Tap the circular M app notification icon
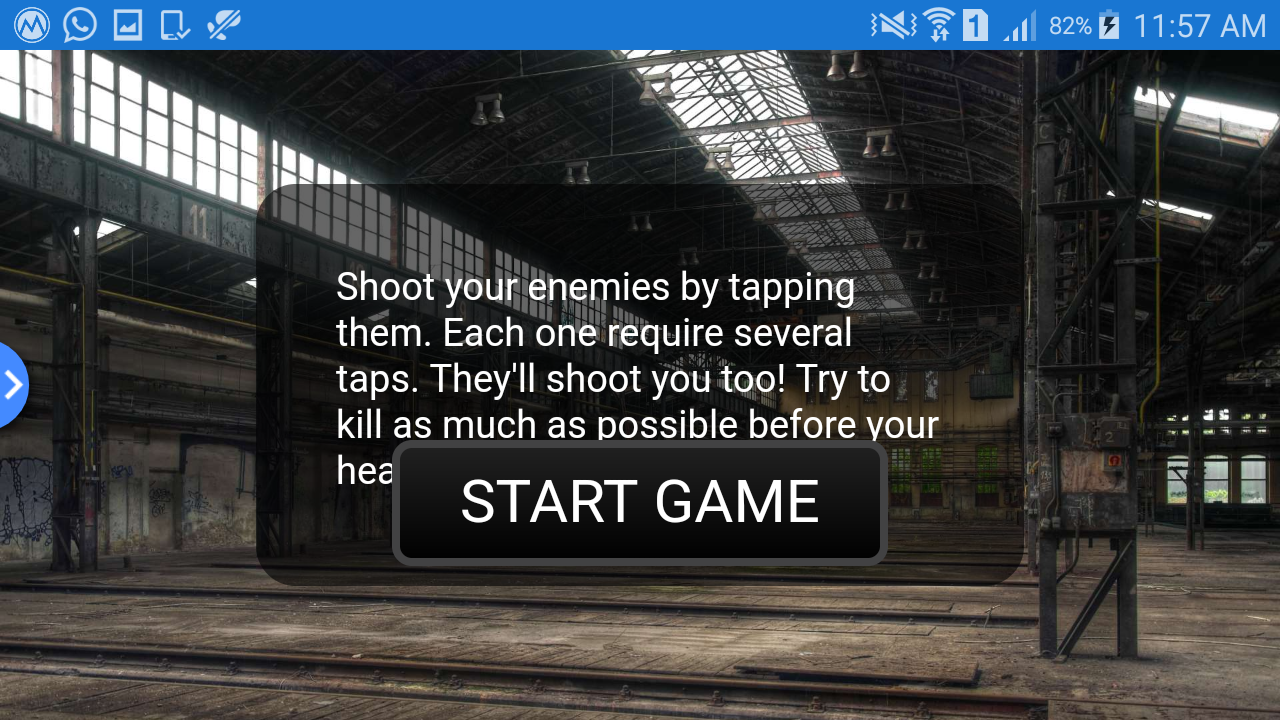 31,25
